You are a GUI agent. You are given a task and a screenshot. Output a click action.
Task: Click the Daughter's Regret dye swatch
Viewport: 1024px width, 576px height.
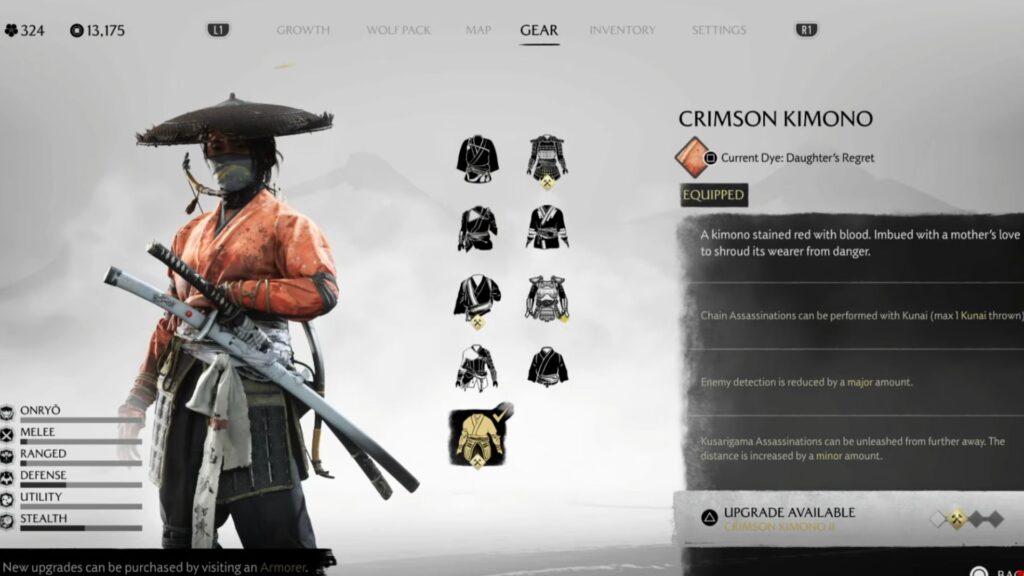tap(691, 158)
